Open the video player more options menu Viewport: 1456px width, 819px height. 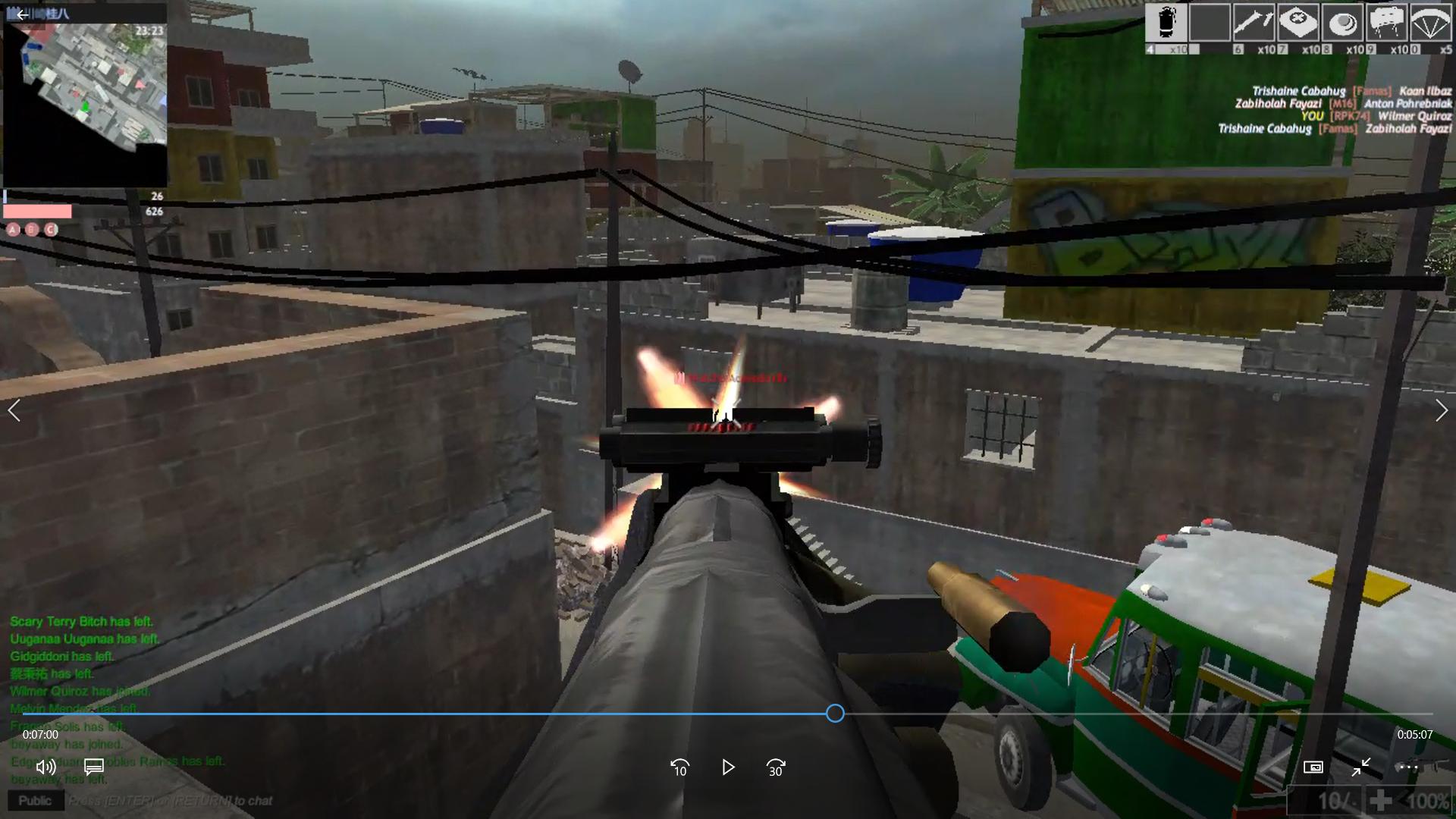coord(1408,767)
